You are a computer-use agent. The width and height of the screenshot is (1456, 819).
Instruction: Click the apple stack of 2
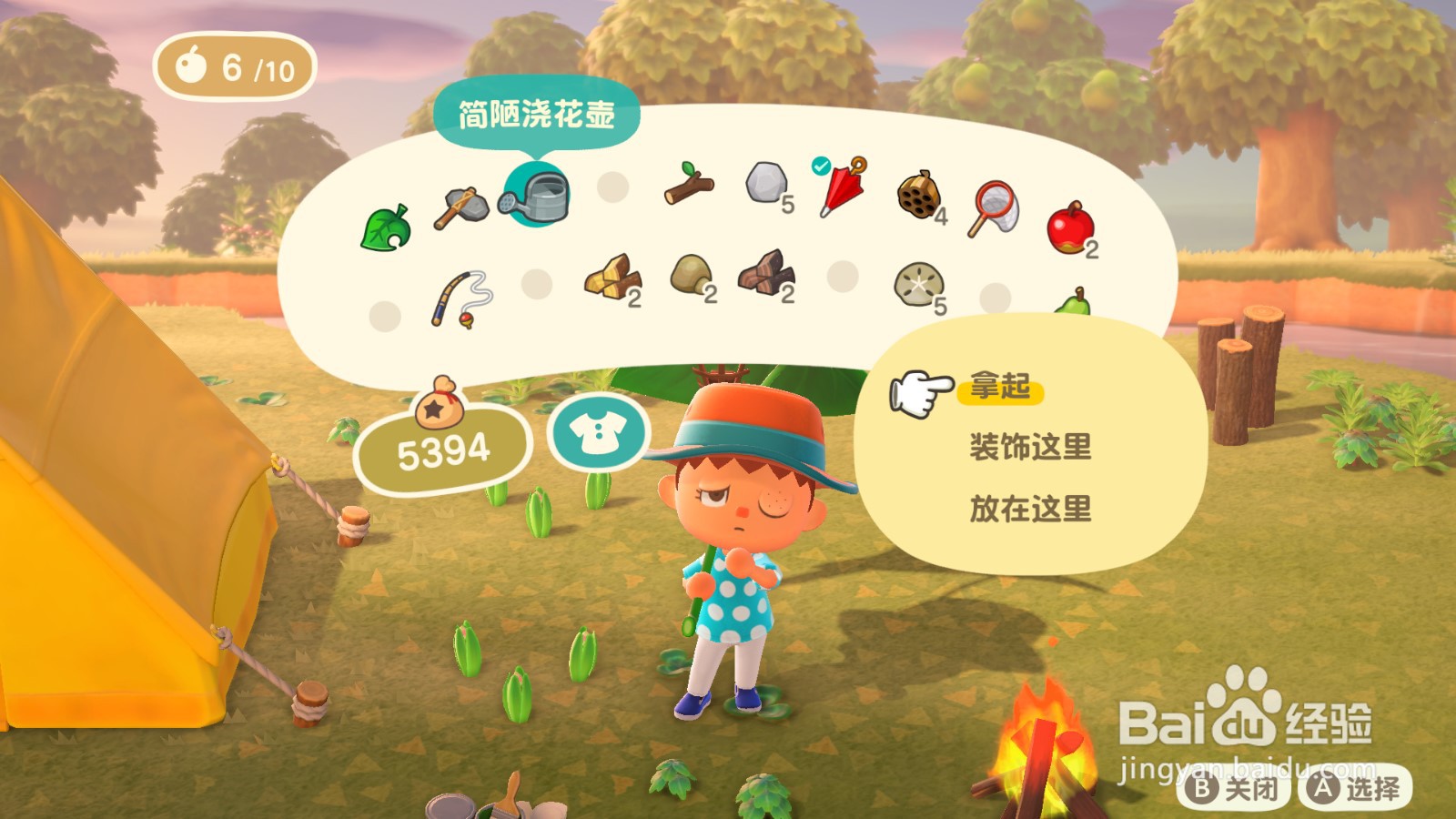tap(1072, 227)
